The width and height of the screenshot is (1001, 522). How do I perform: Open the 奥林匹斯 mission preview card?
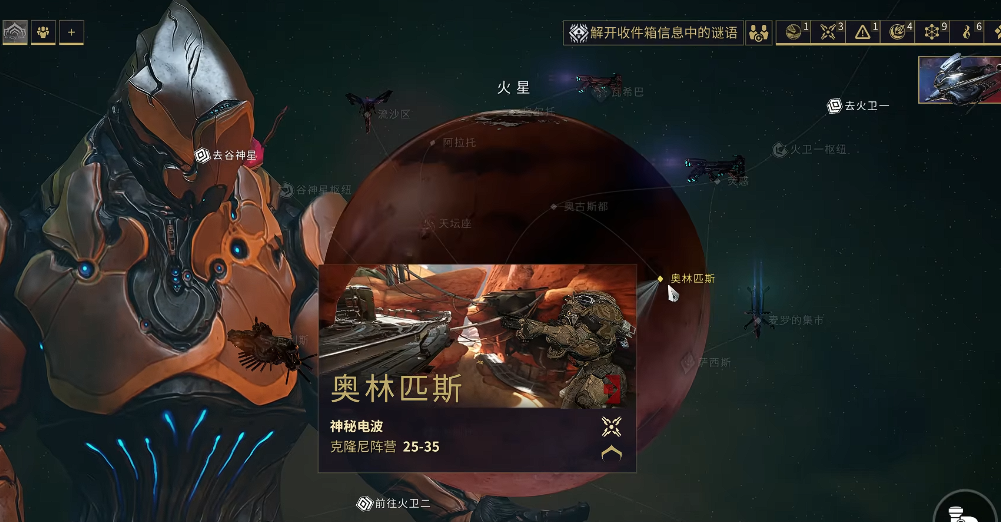[477, 367]
